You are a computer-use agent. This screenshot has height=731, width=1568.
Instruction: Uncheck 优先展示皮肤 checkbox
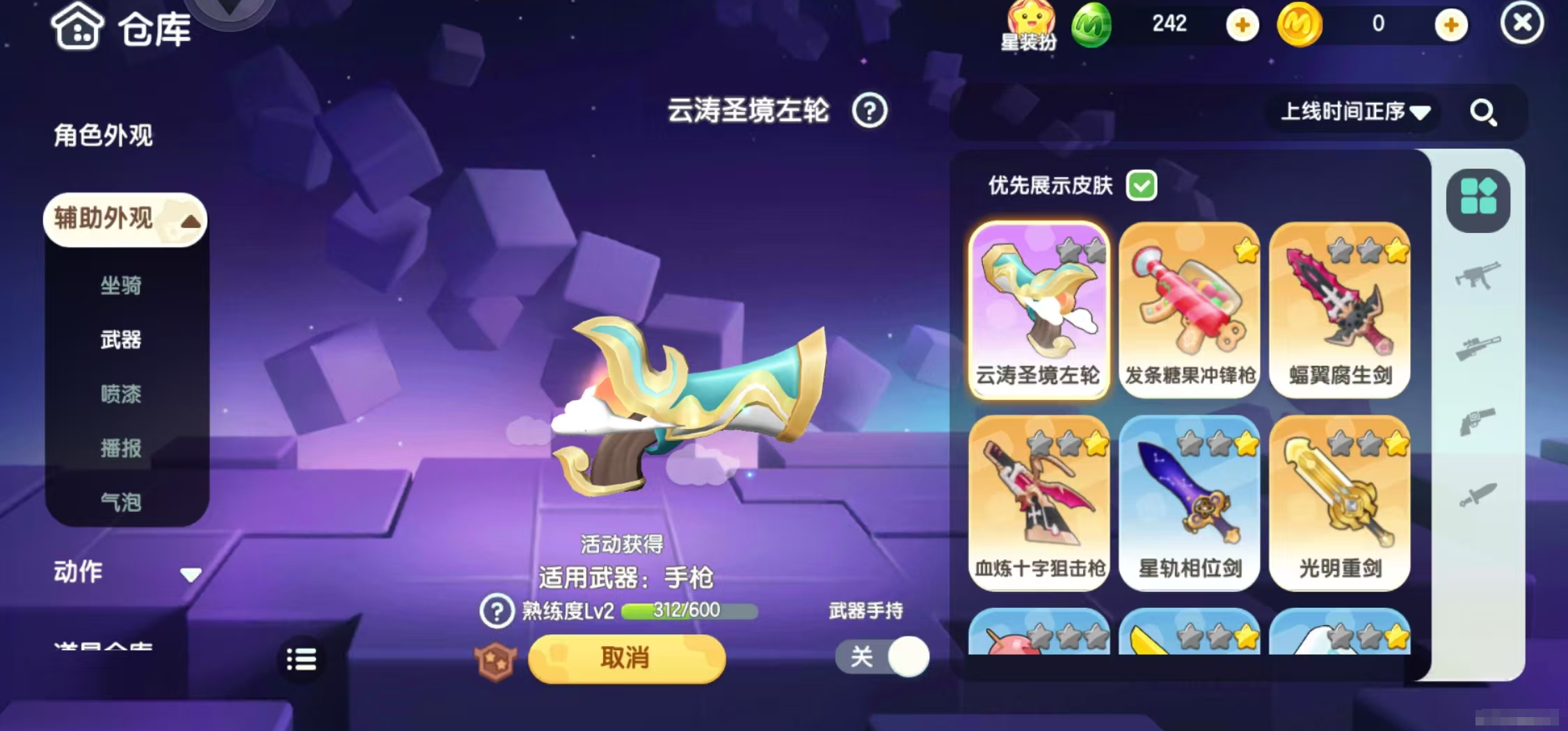point(1142,186)
